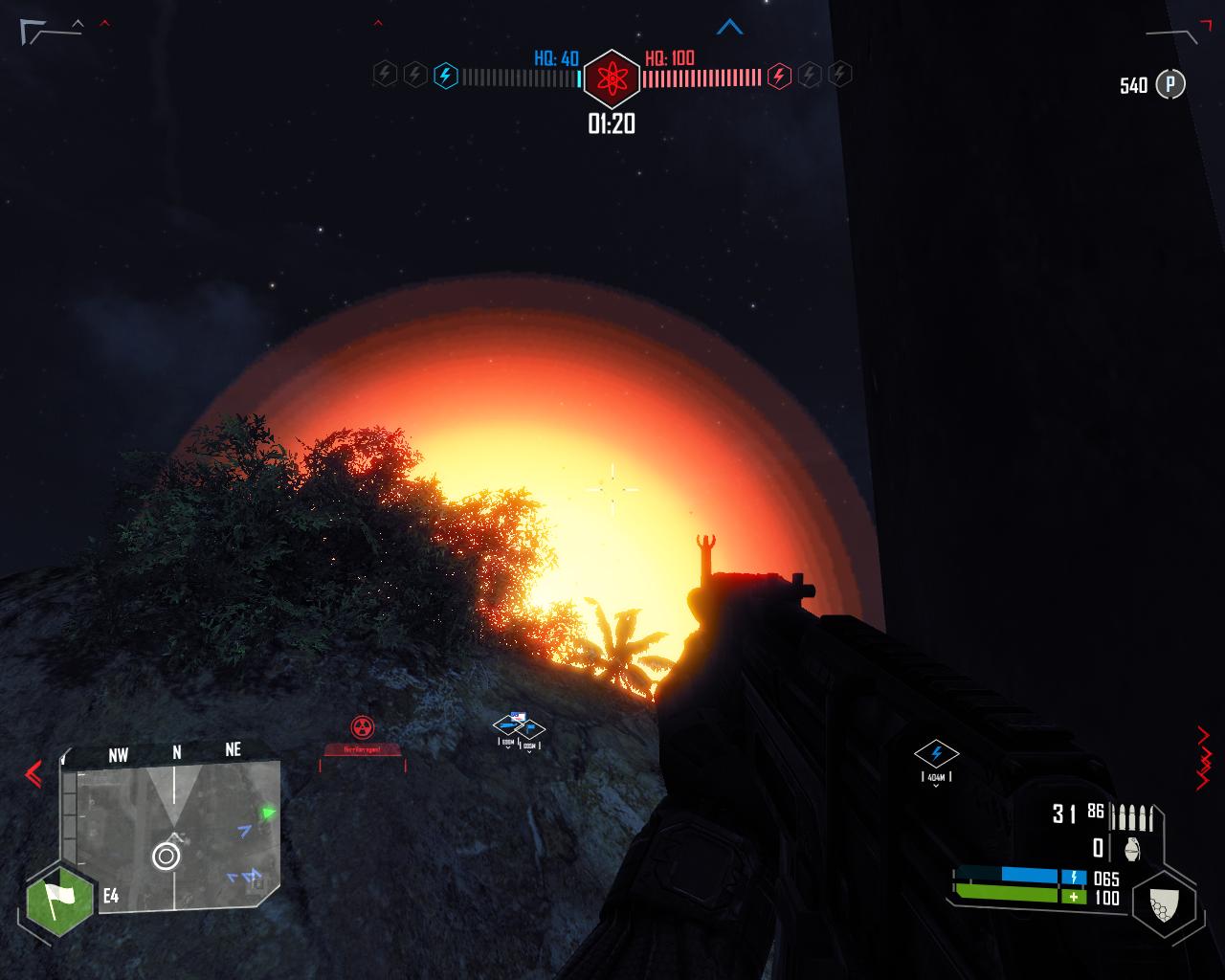Click the red atom reactor icon
1225x980 pixels.
coord(611,78)
